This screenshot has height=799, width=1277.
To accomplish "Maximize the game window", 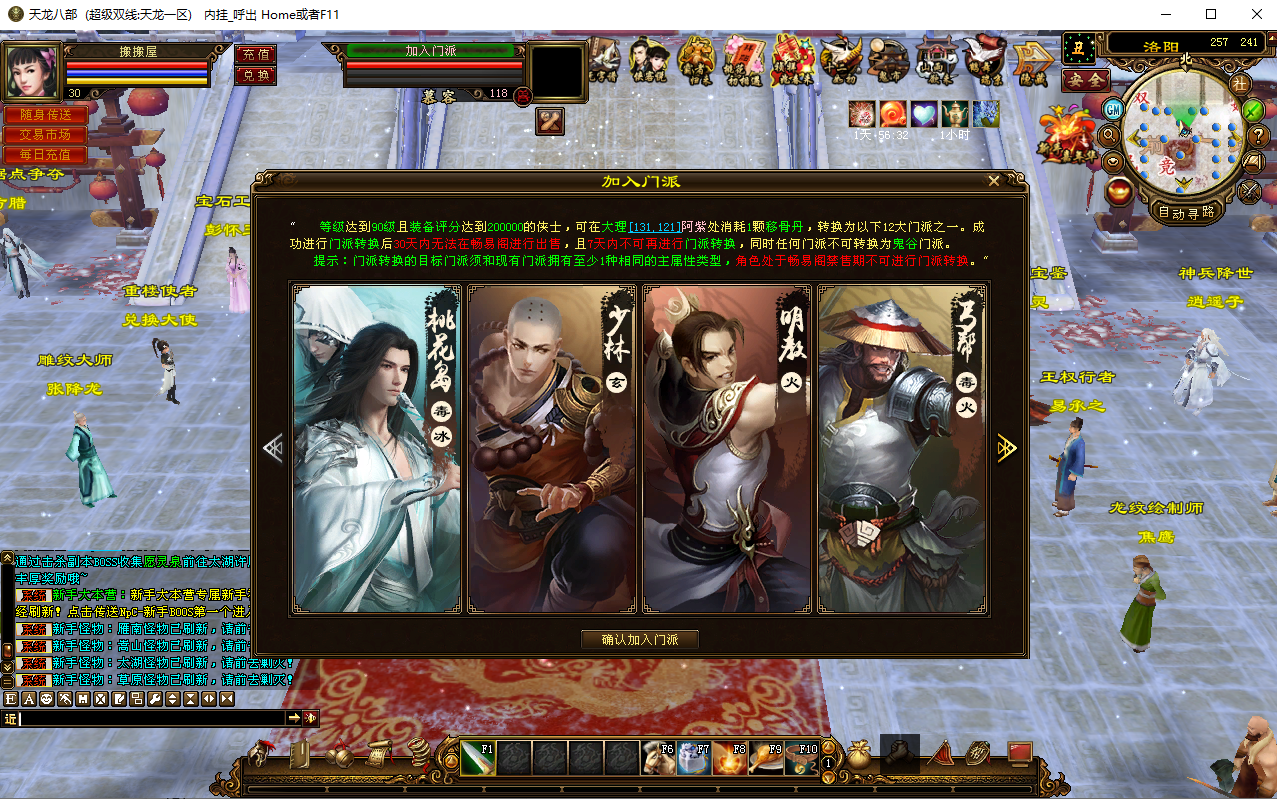I will click(1211, 14).
